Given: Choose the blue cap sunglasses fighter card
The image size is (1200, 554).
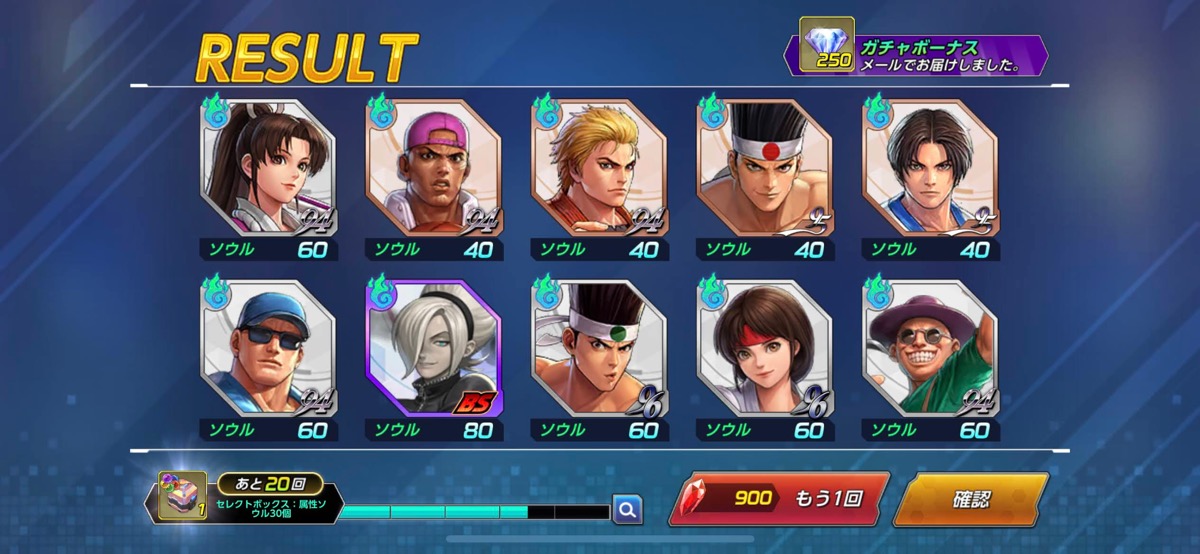Looking at the screenshot, I should (268, 348).
